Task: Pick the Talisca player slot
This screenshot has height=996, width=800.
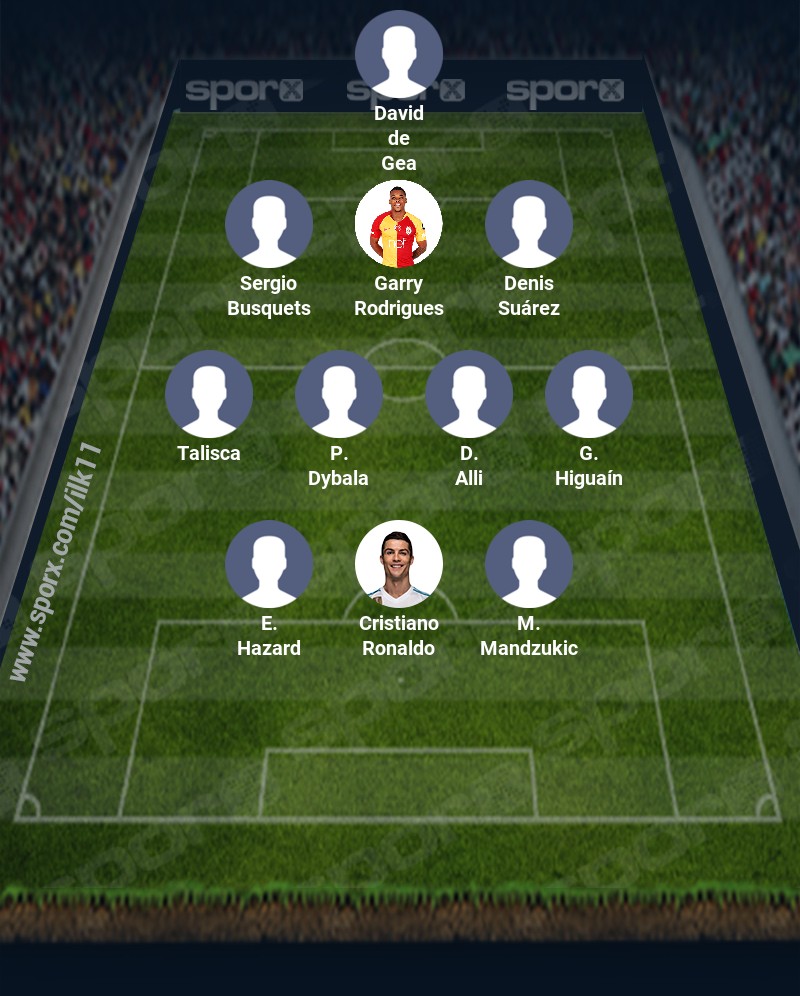Action: pyautogui.click(x=209, y=394)
